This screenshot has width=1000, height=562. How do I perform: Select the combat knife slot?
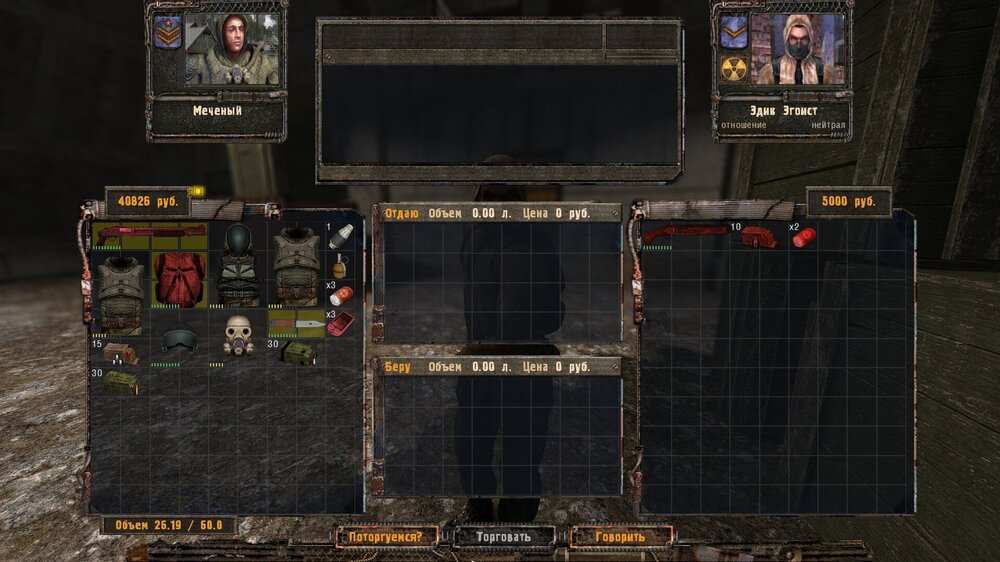point(296,323)
